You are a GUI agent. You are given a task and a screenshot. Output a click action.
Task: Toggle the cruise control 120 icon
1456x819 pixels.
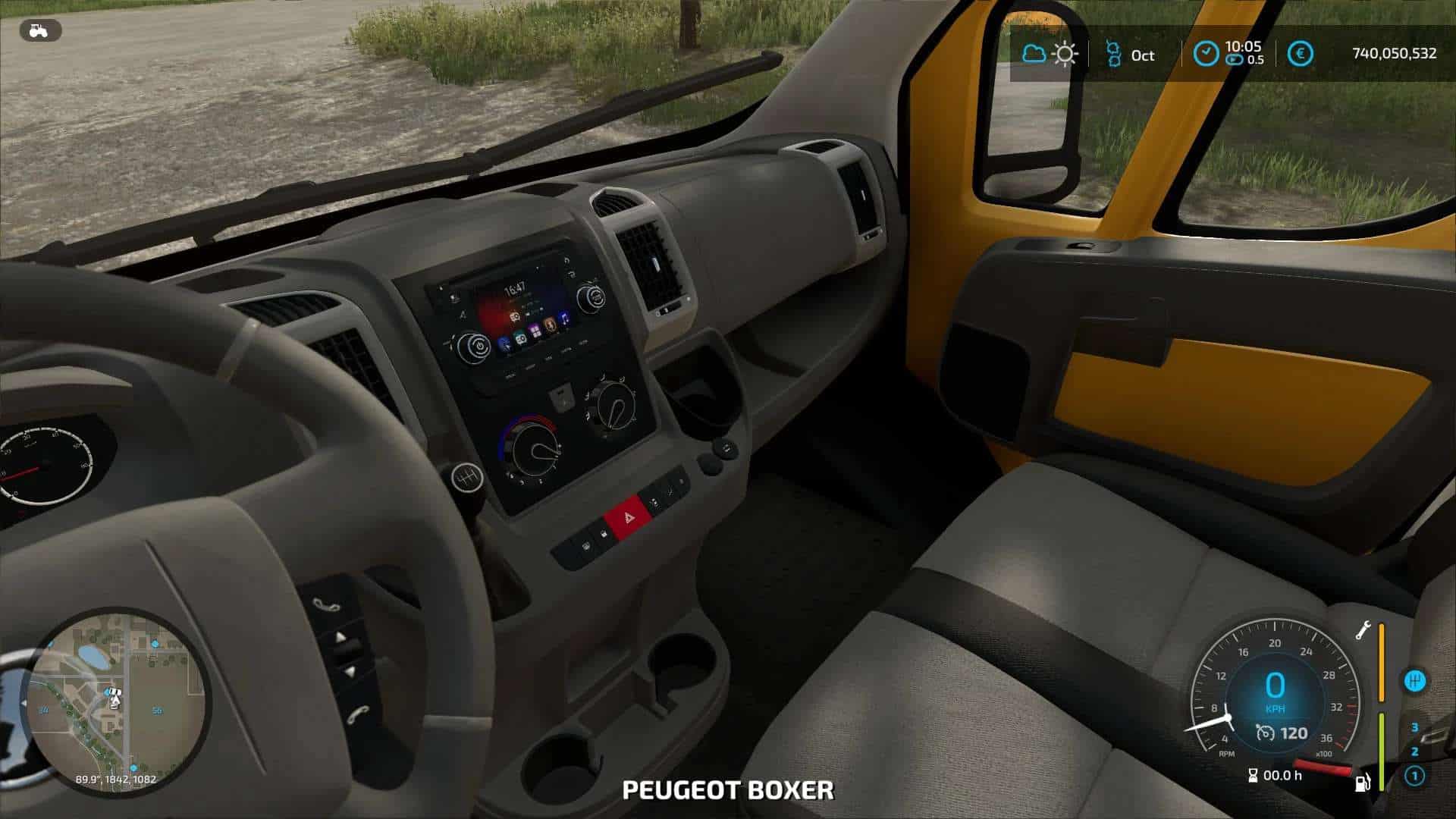(1265, 733)
